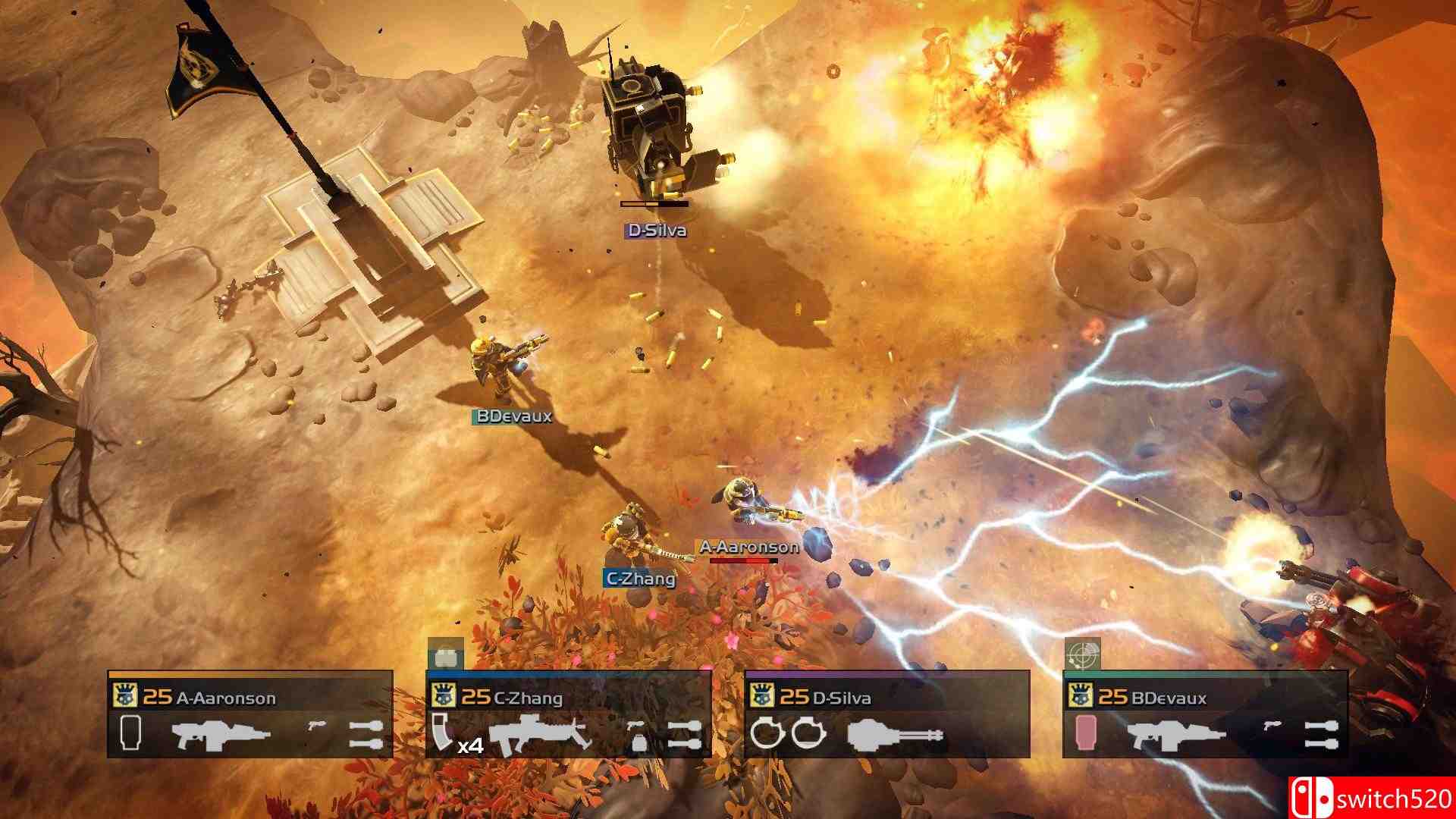Click A-Aaronson's grenade icons
The image size is (1456, 819).
tap(366, 735)
